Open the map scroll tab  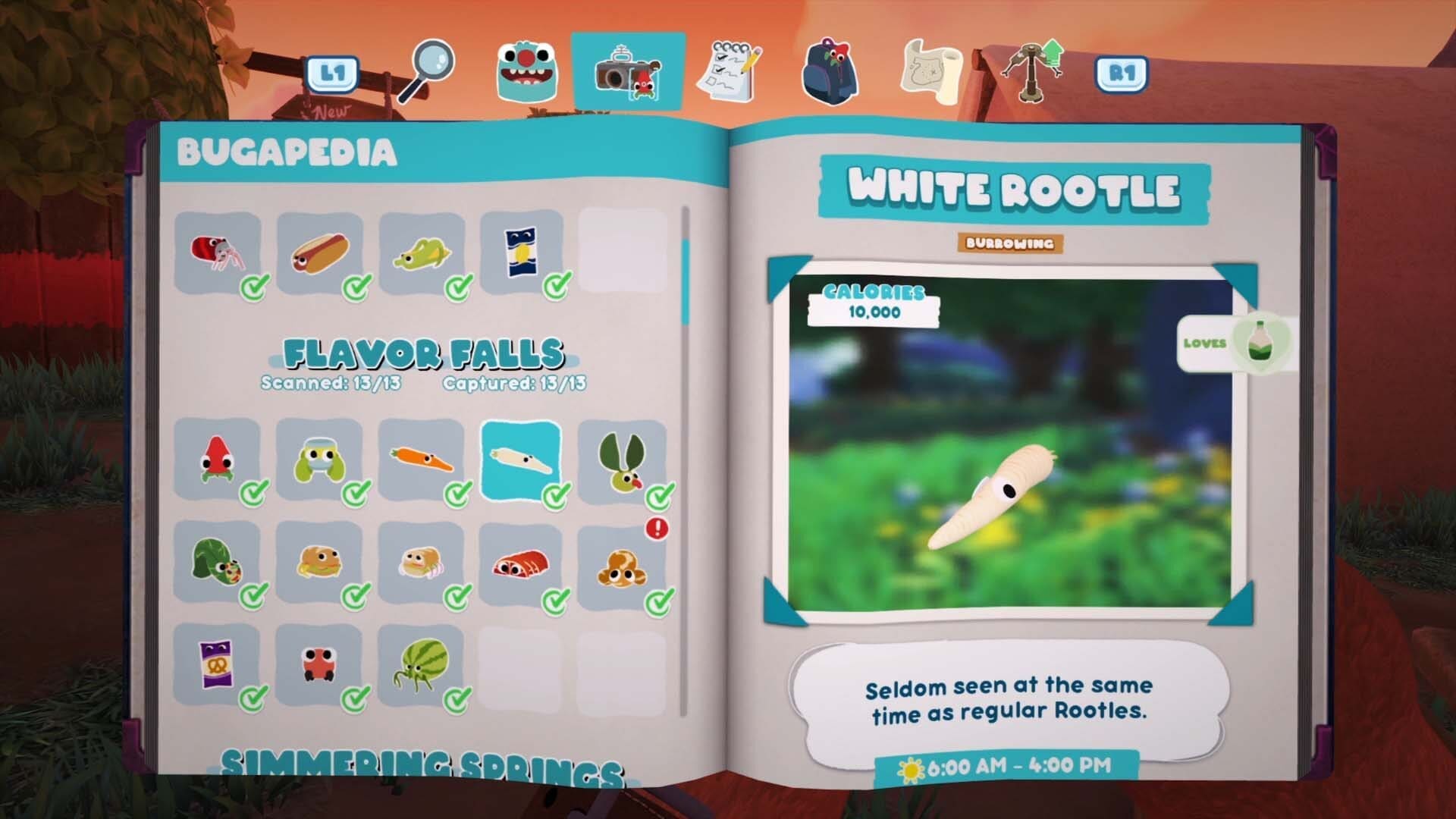(931, 72)
